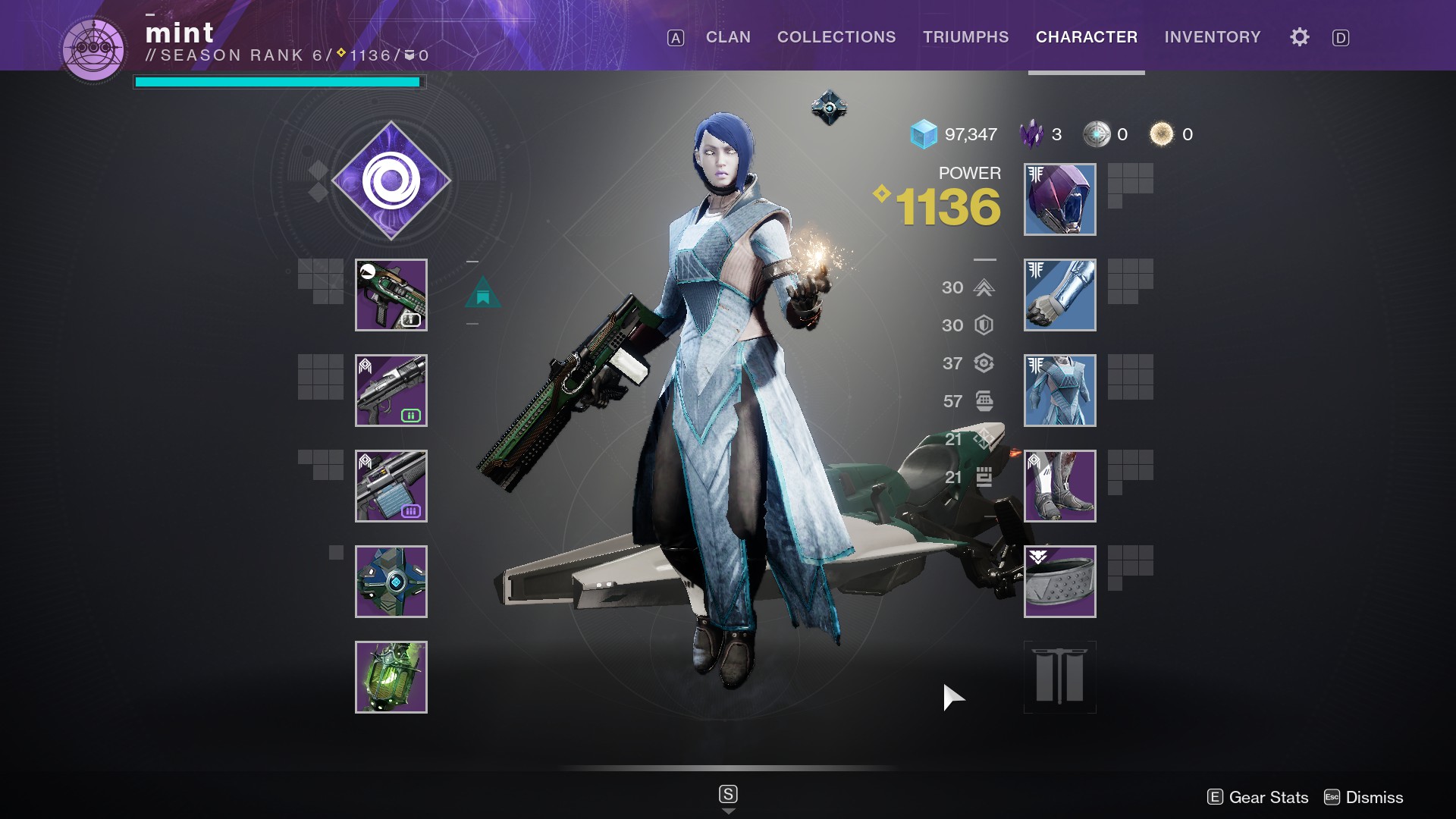The height and width of the screenshot is (819, 1456).
Task: Go to the Inventory tab
Action: pyautogui.click(x=1212, y=37)
